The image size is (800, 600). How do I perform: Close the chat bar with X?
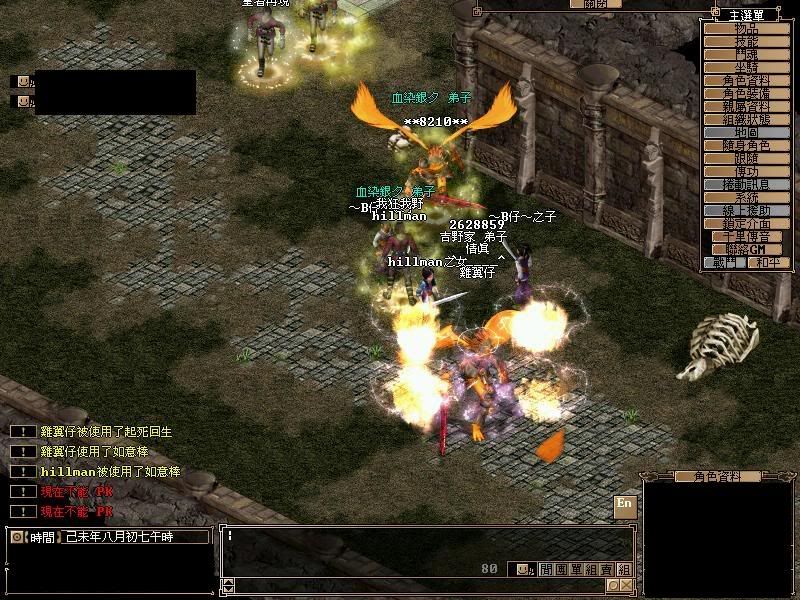(x=626, y=585)
